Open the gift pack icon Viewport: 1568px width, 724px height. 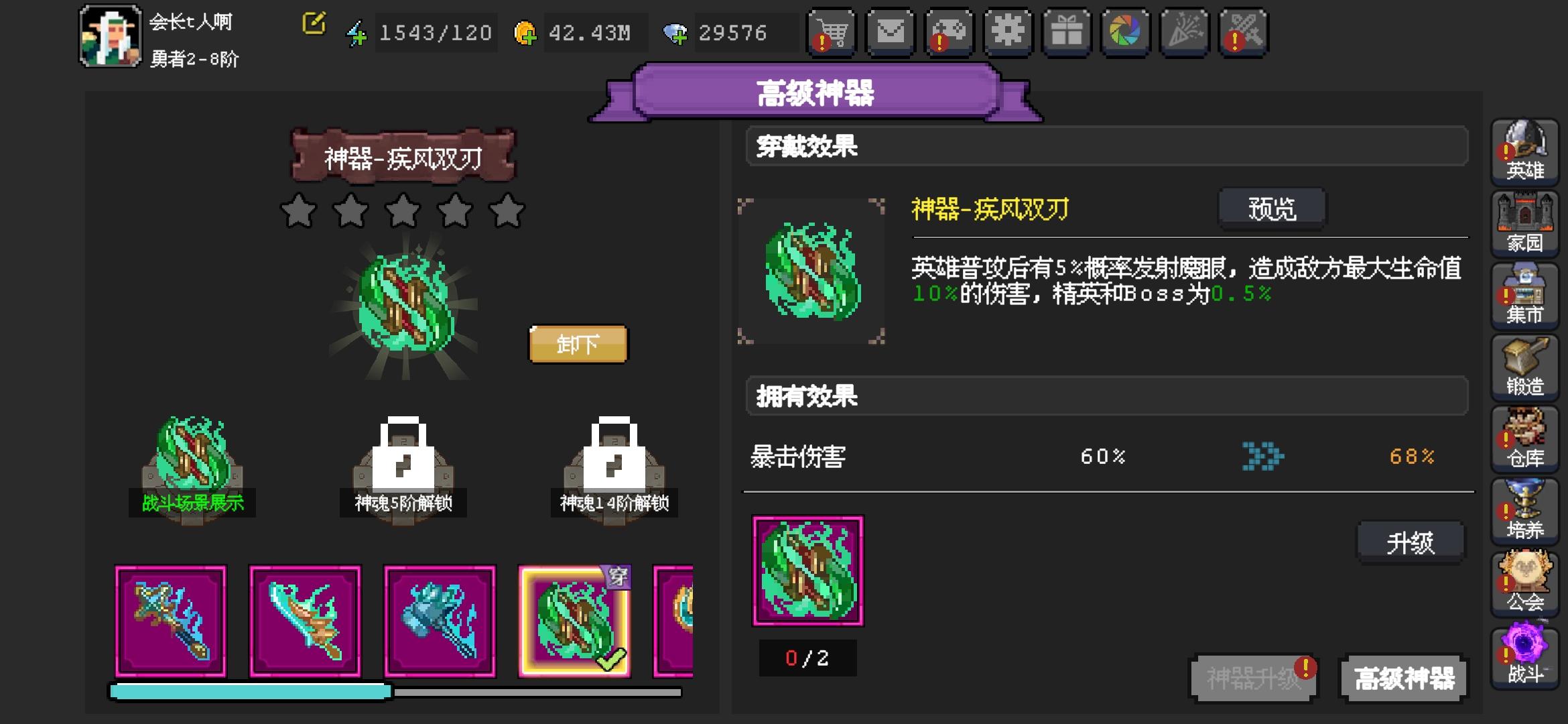[1067, 32]
